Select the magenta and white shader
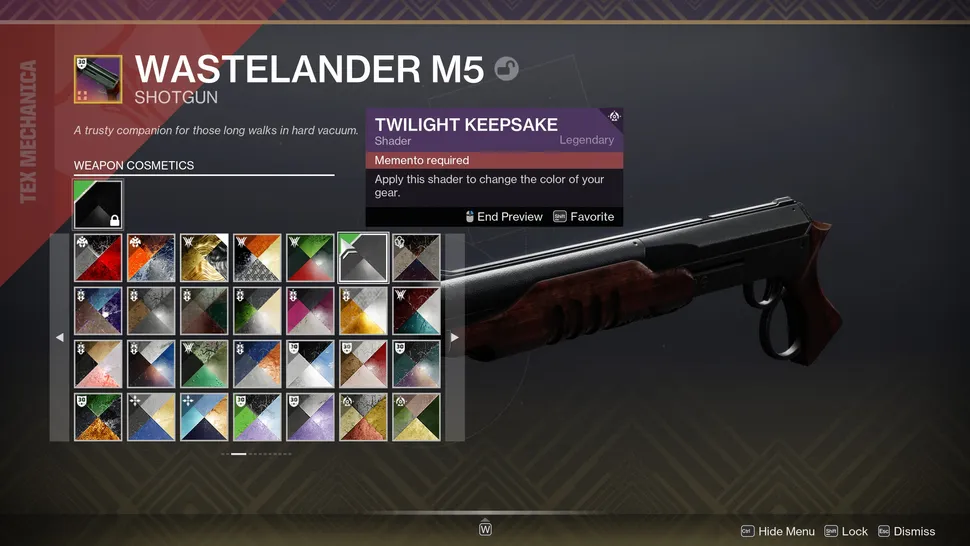This screenshot has width=970, height=546. pos(310,311)
